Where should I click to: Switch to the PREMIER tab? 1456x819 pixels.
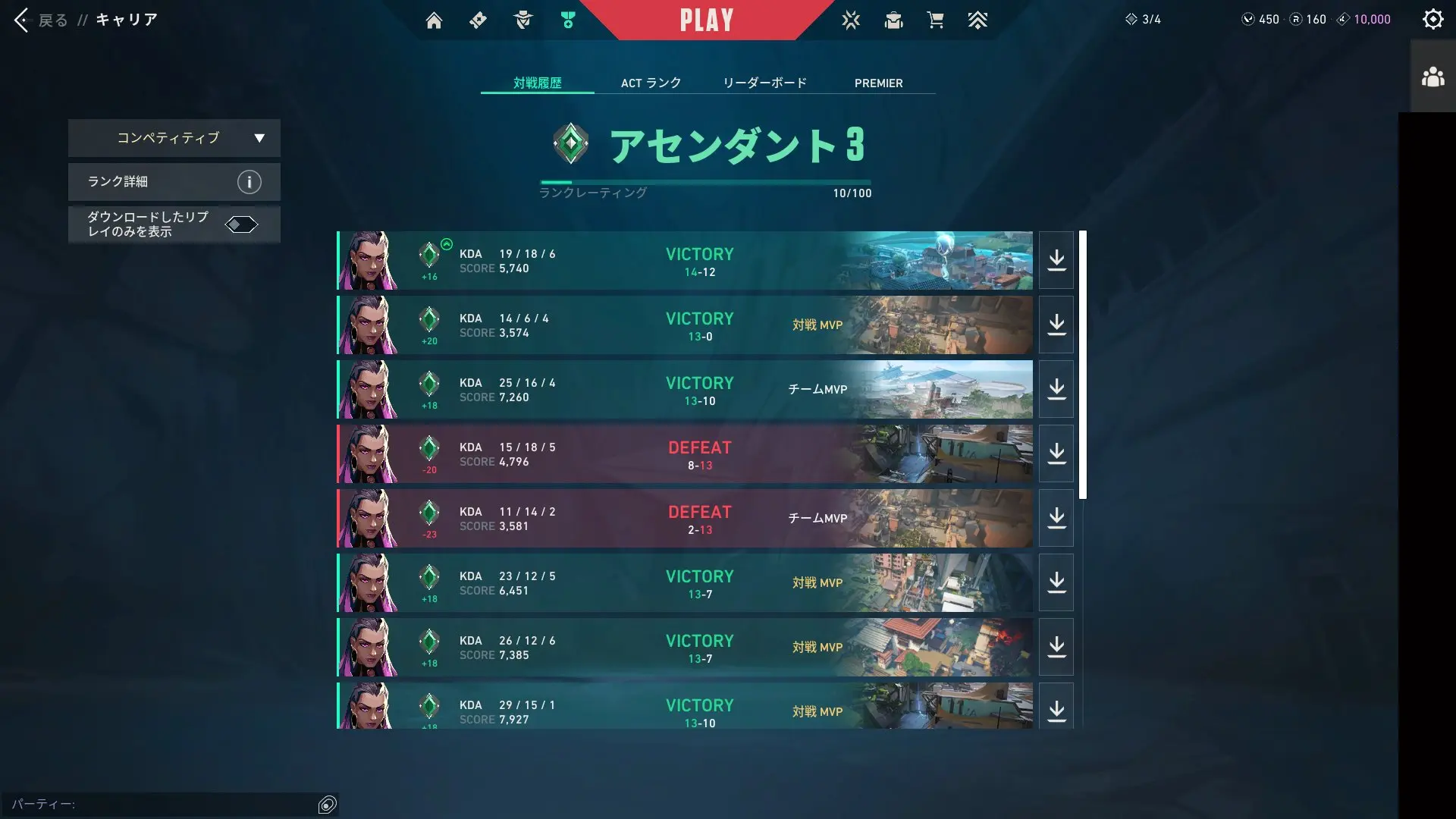[879, 83]
